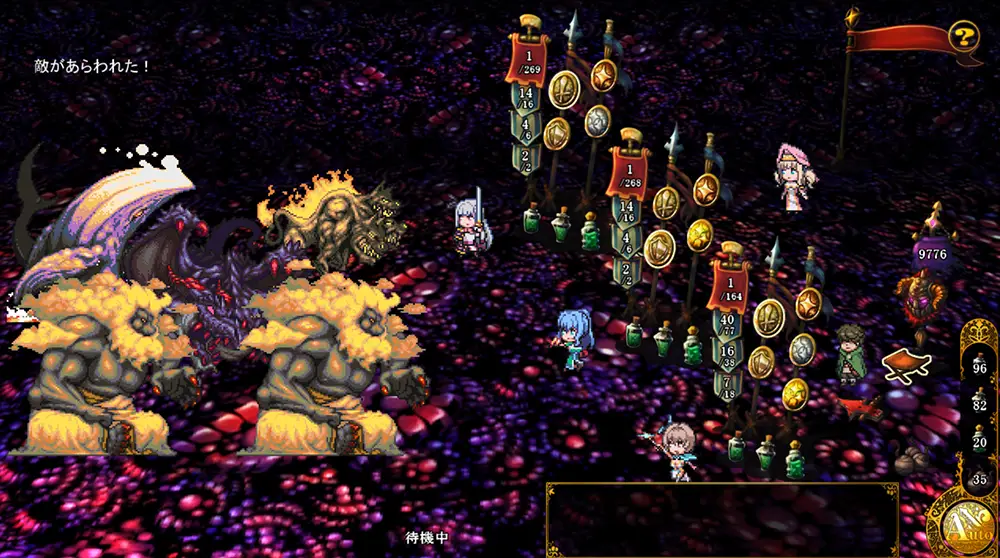Select the dark pot item showing 35
1000x558 pixels.
(x=979, y=476)
